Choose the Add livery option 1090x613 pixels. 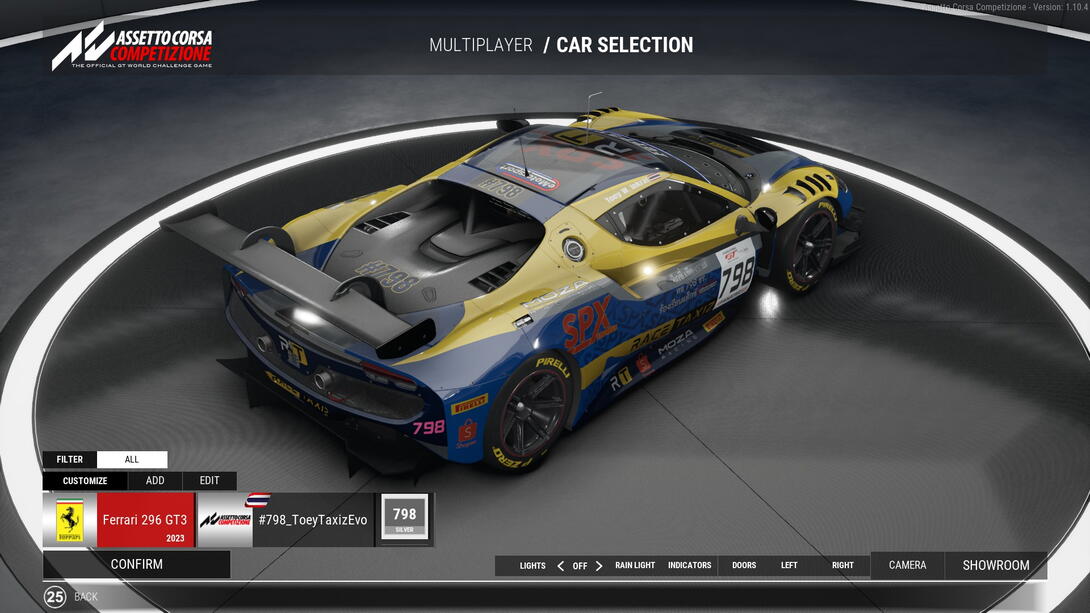click(x=155, y=481)
